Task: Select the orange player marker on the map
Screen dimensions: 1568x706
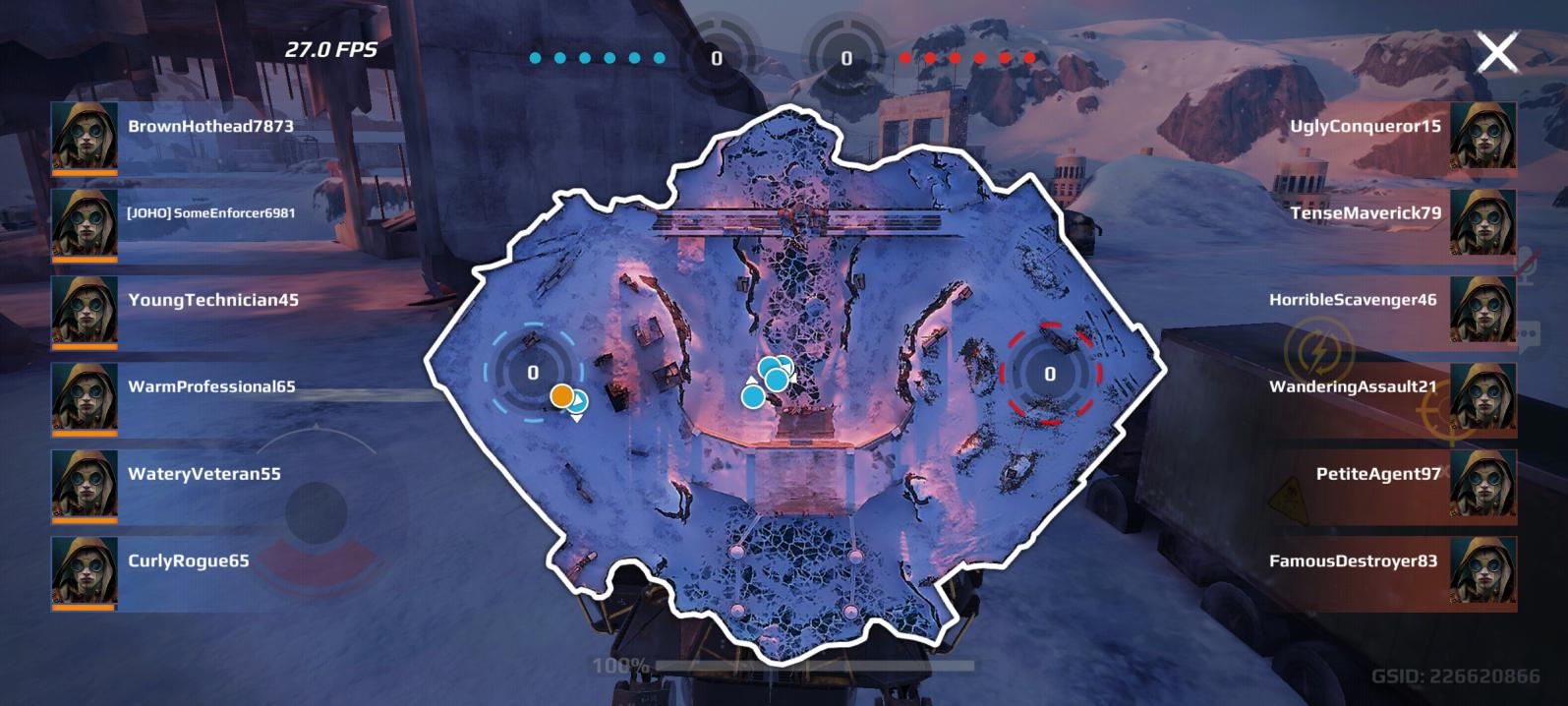Action: click(x=561, y=396)
